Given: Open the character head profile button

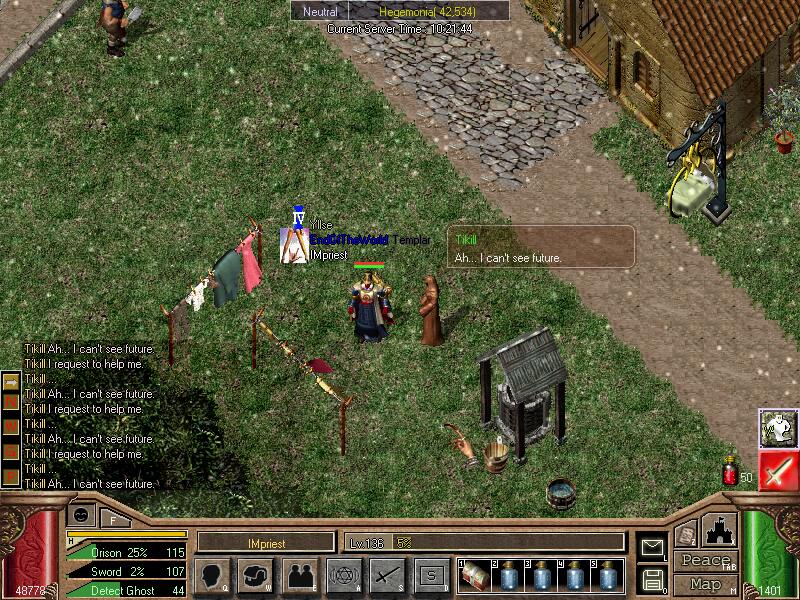Looking at the screenshot, I should click(x=212, y=576).
